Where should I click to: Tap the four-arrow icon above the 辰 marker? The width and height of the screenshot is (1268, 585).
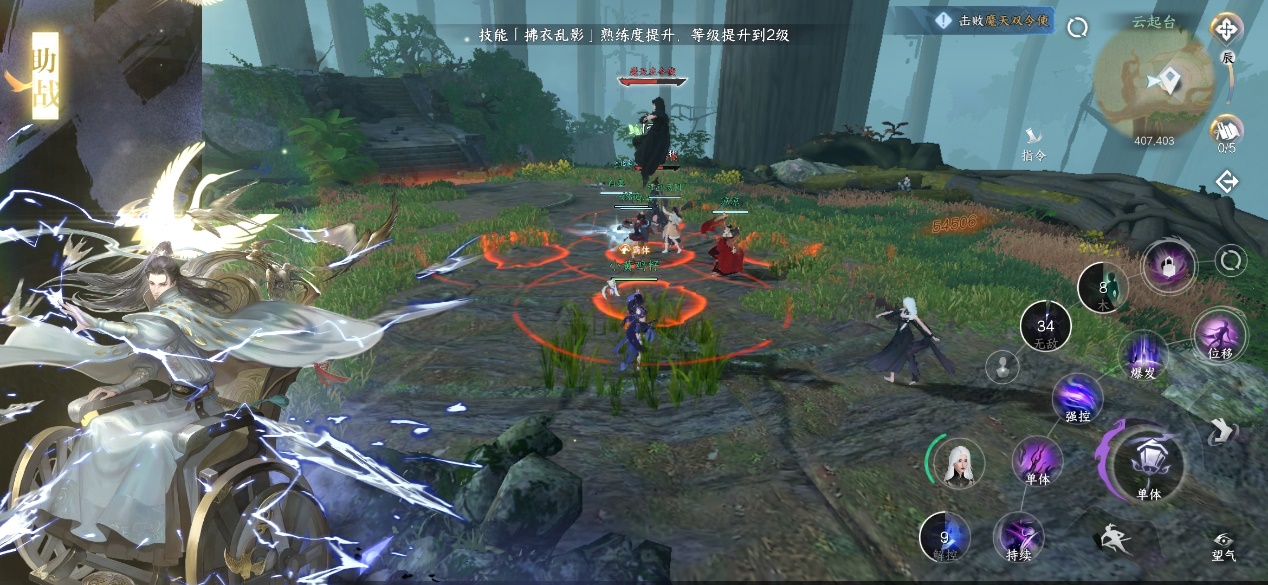[x=1226, y=29]
